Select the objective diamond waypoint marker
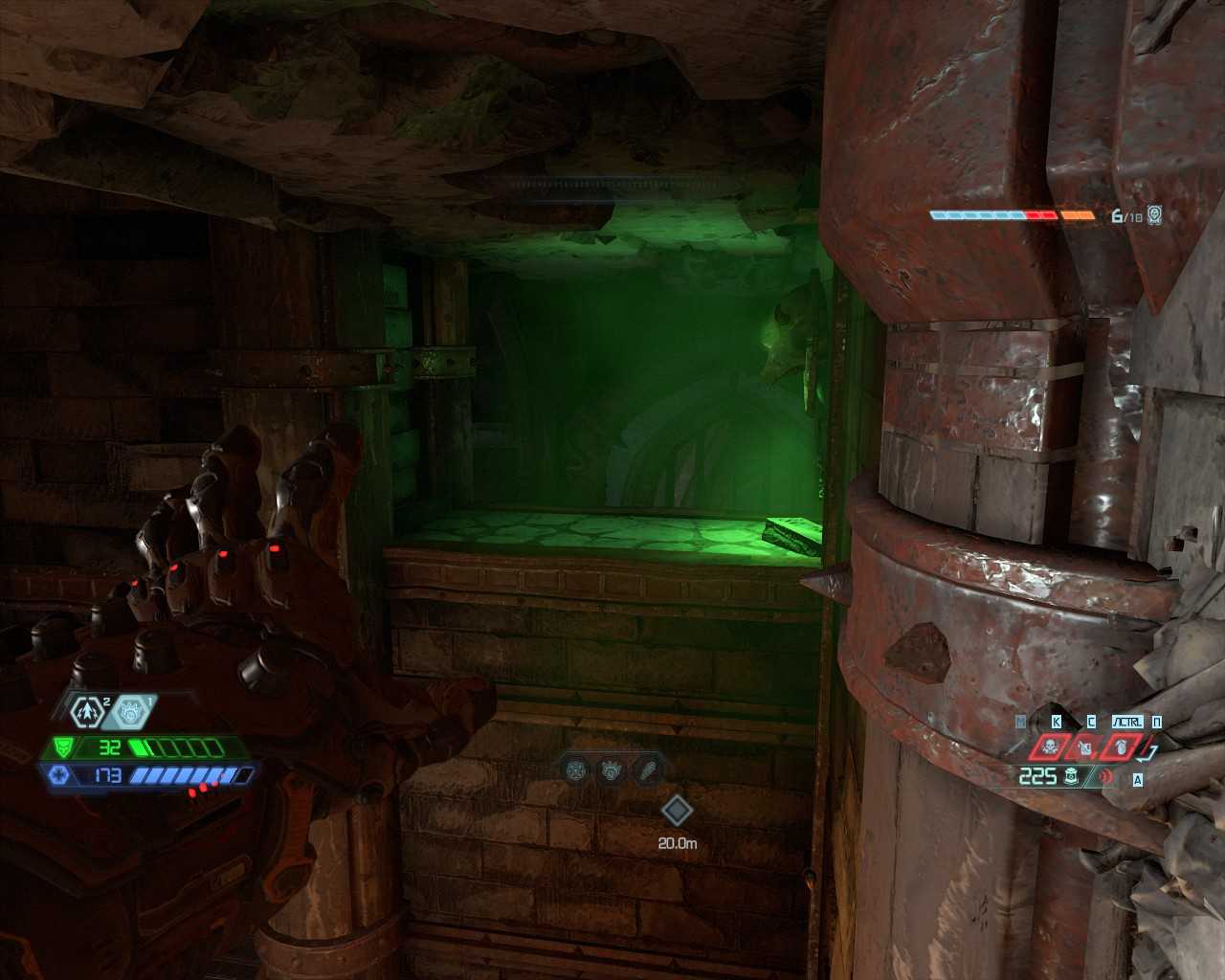 pos(677,811)
